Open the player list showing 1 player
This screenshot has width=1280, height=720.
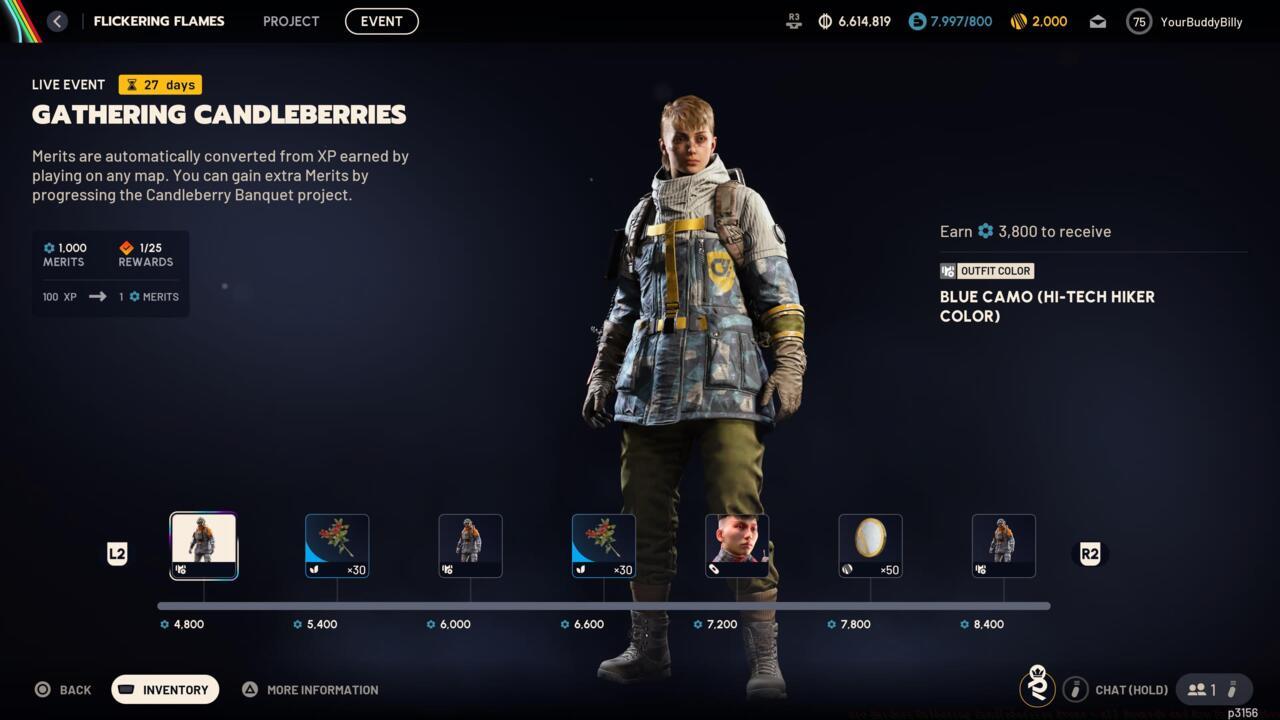coord(1207,689)
